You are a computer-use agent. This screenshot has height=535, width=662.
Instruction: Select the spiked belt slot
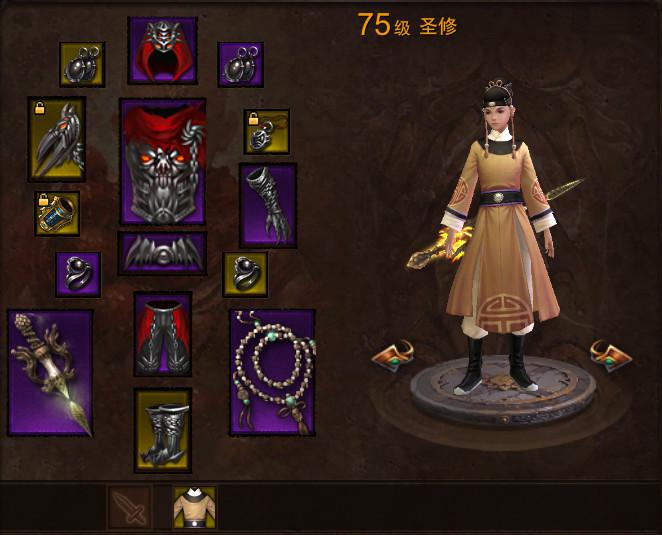(x=162, y=253)
